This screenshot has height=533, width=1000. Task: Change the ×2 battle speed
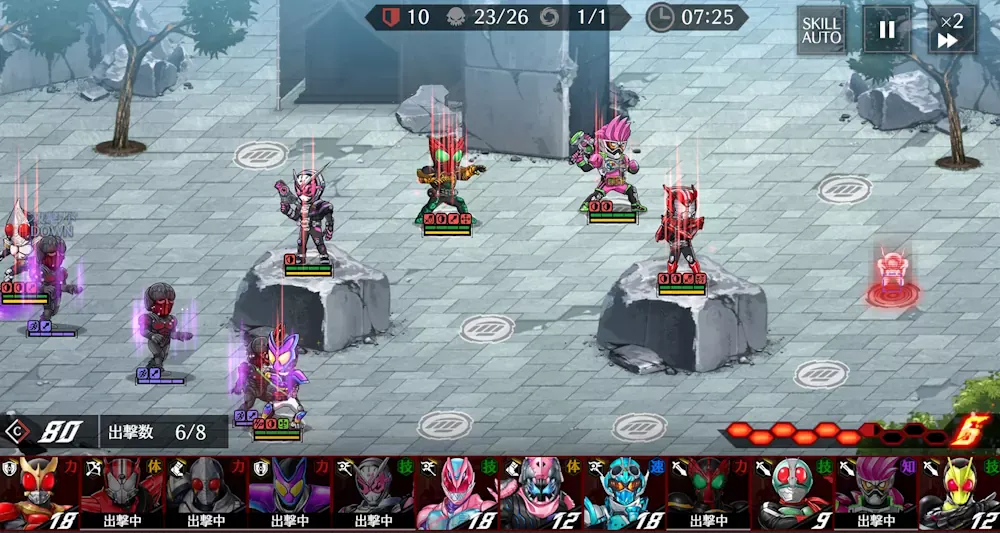[951, 30]
